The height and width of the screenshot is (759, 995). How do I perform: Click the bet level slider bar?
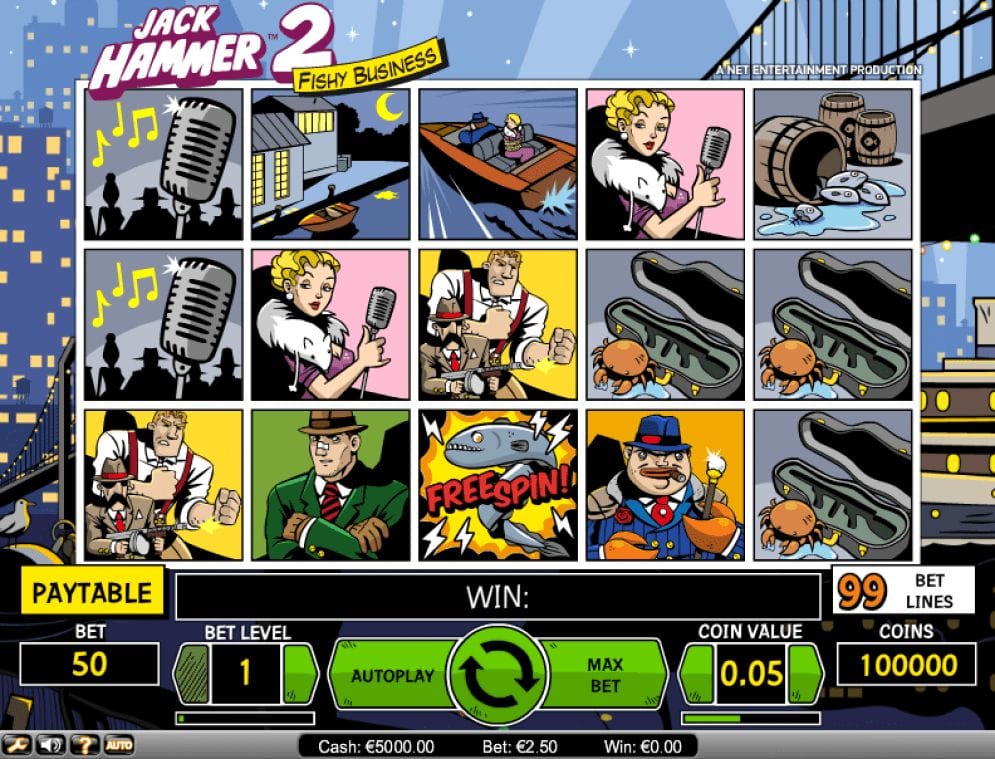pyautogui.click(x=245, y=718)
